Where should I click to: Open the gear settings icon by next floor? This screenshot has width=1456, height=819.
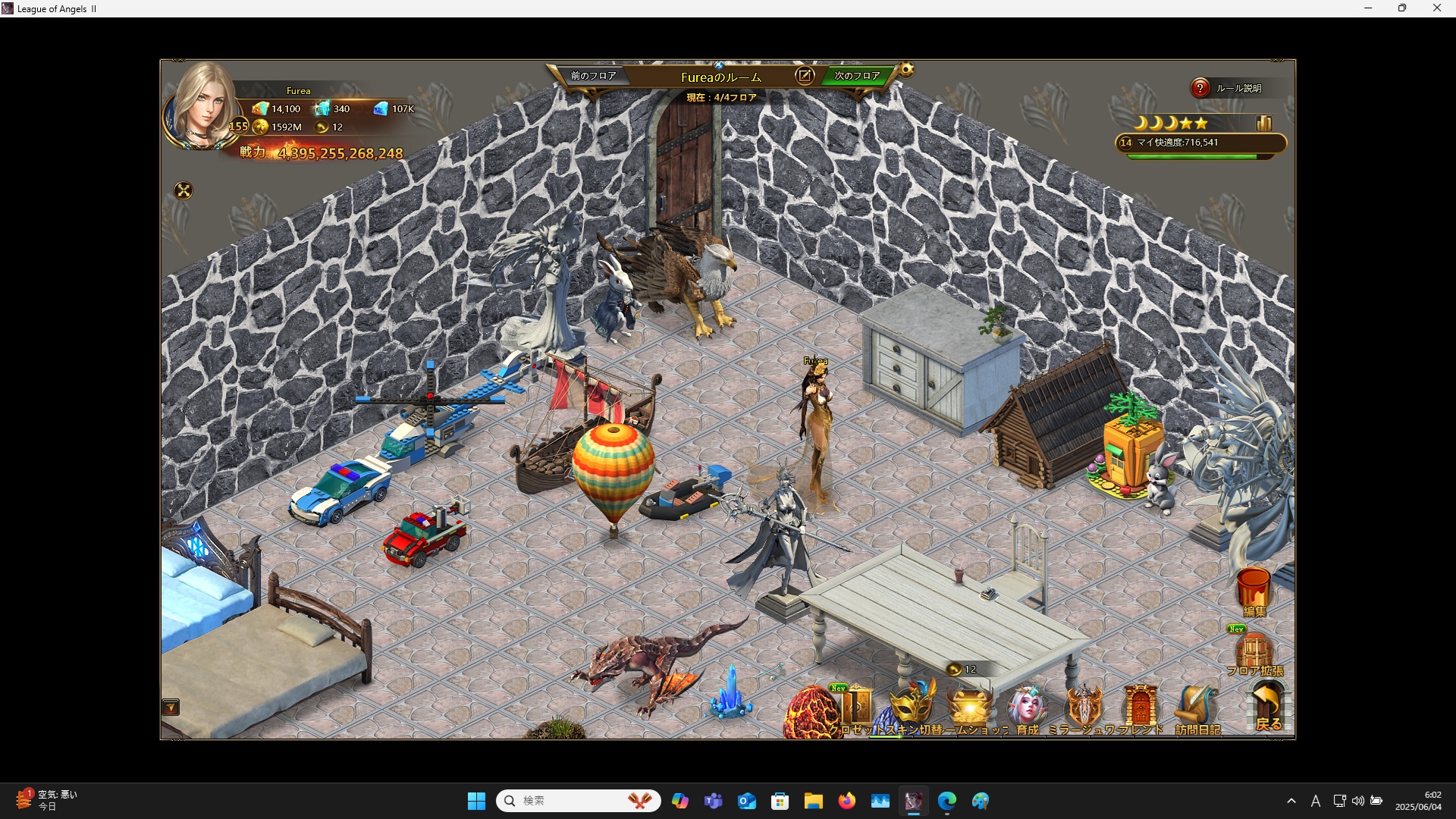[x=906, y=71]
